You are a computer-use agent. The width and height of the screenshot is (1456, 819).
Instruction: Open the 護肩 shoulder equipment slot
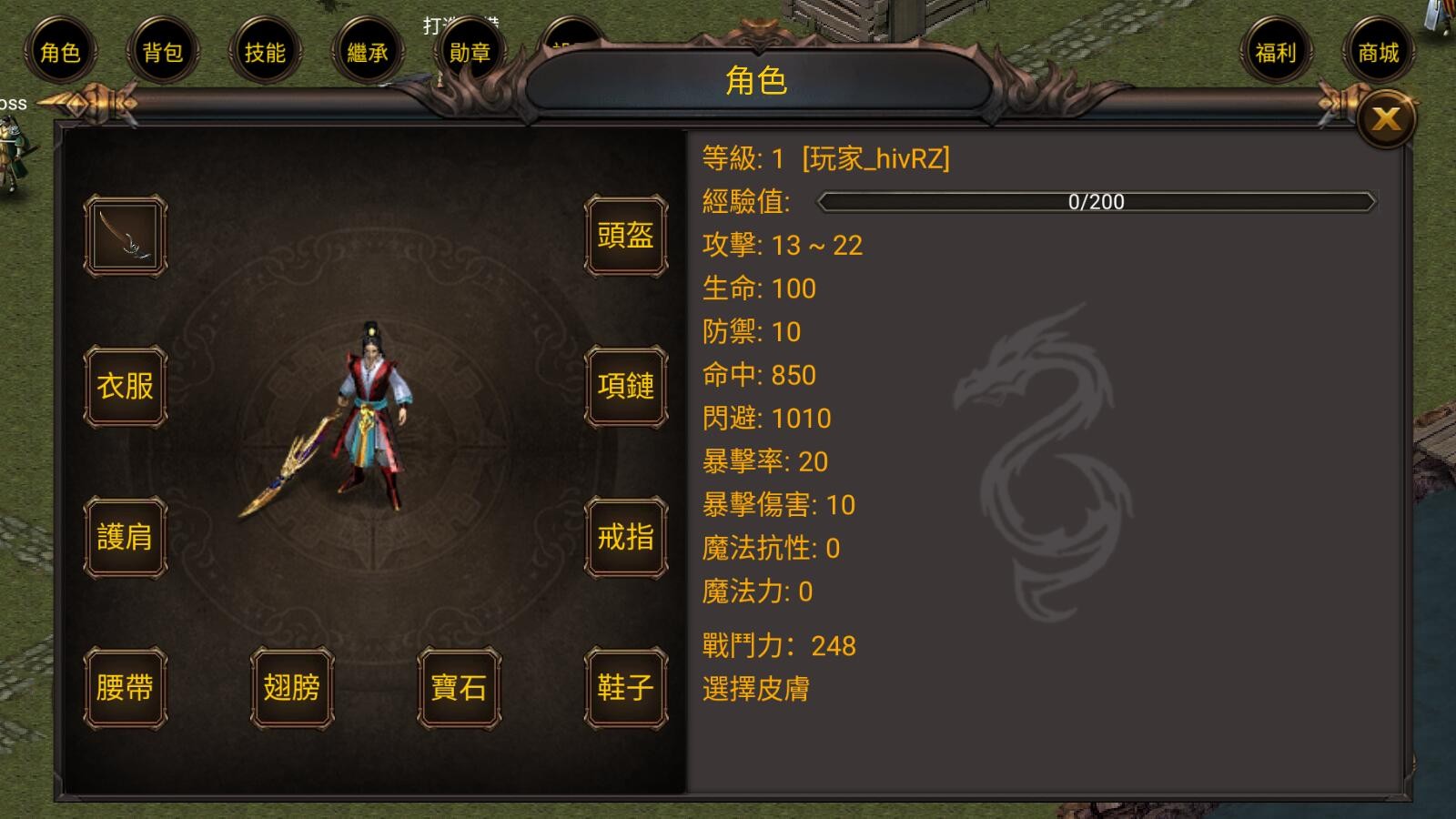pyautogui.click(x=125, y=537)
